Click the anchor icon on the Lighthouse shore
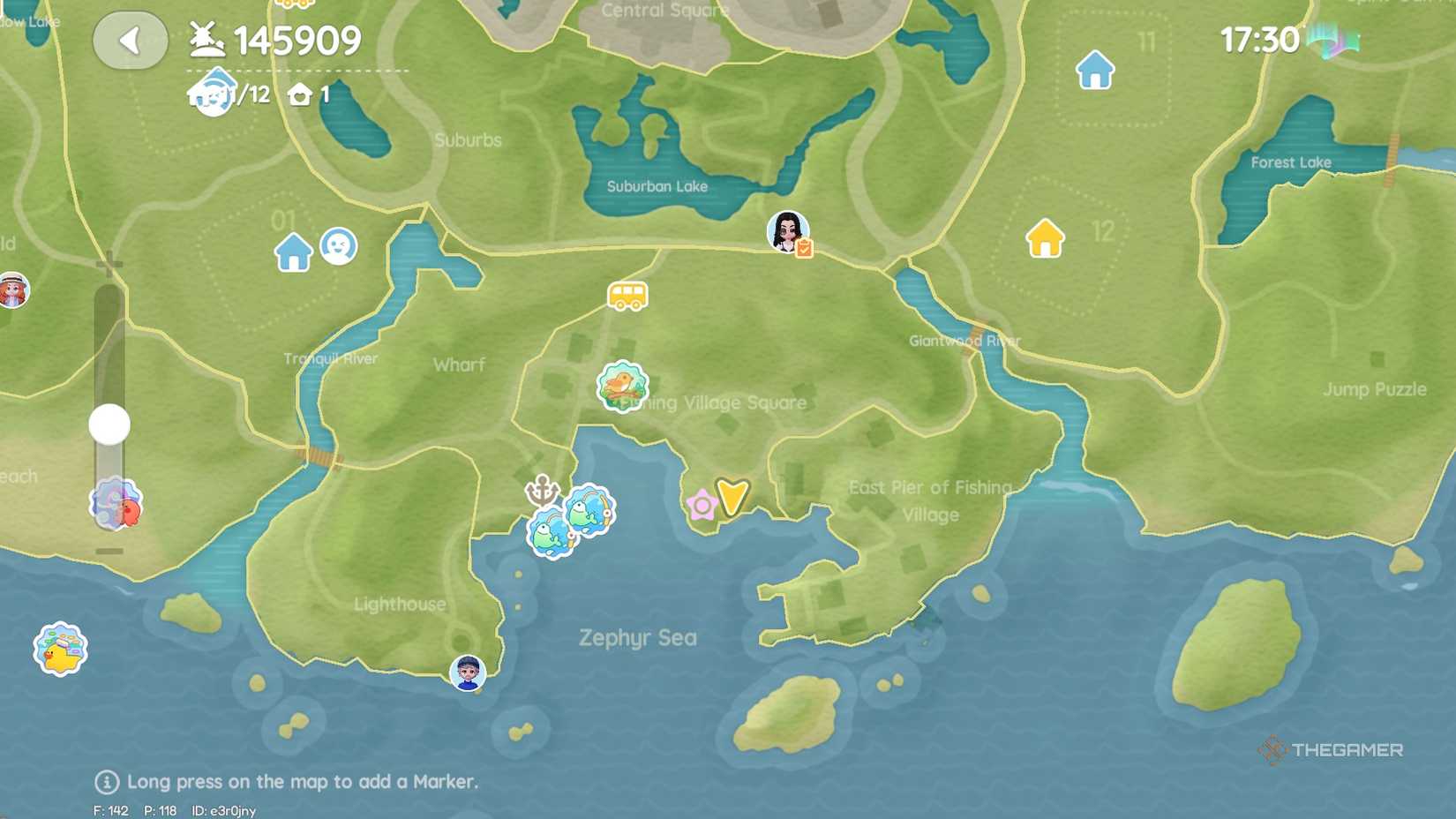The image size is (1456, 819). tap(540, 491)
